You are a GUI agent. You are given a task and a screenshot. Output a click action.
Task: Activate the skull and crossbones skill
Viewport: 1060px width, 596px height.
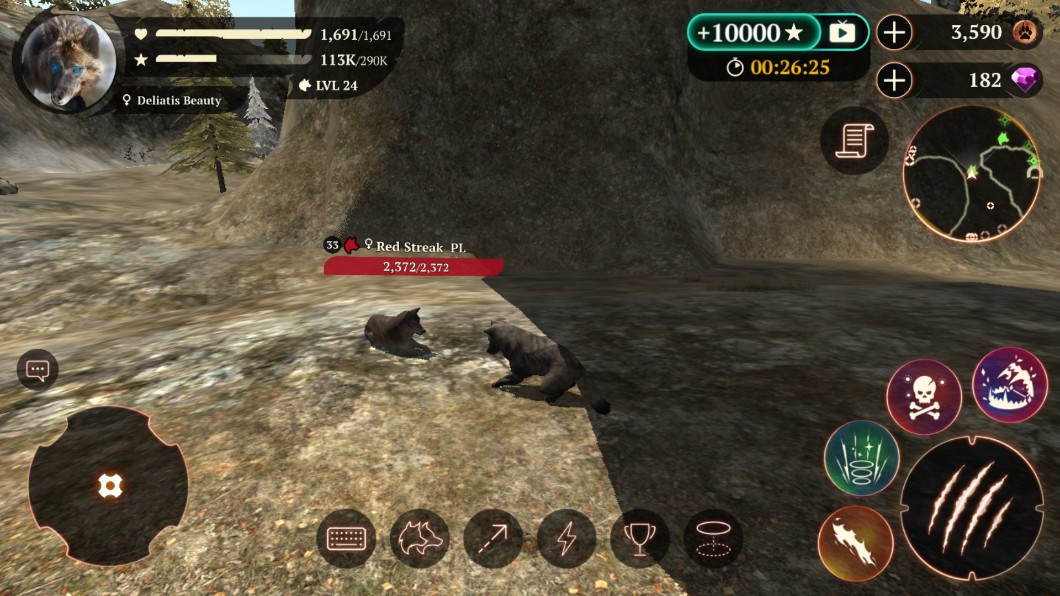point(923,396)
